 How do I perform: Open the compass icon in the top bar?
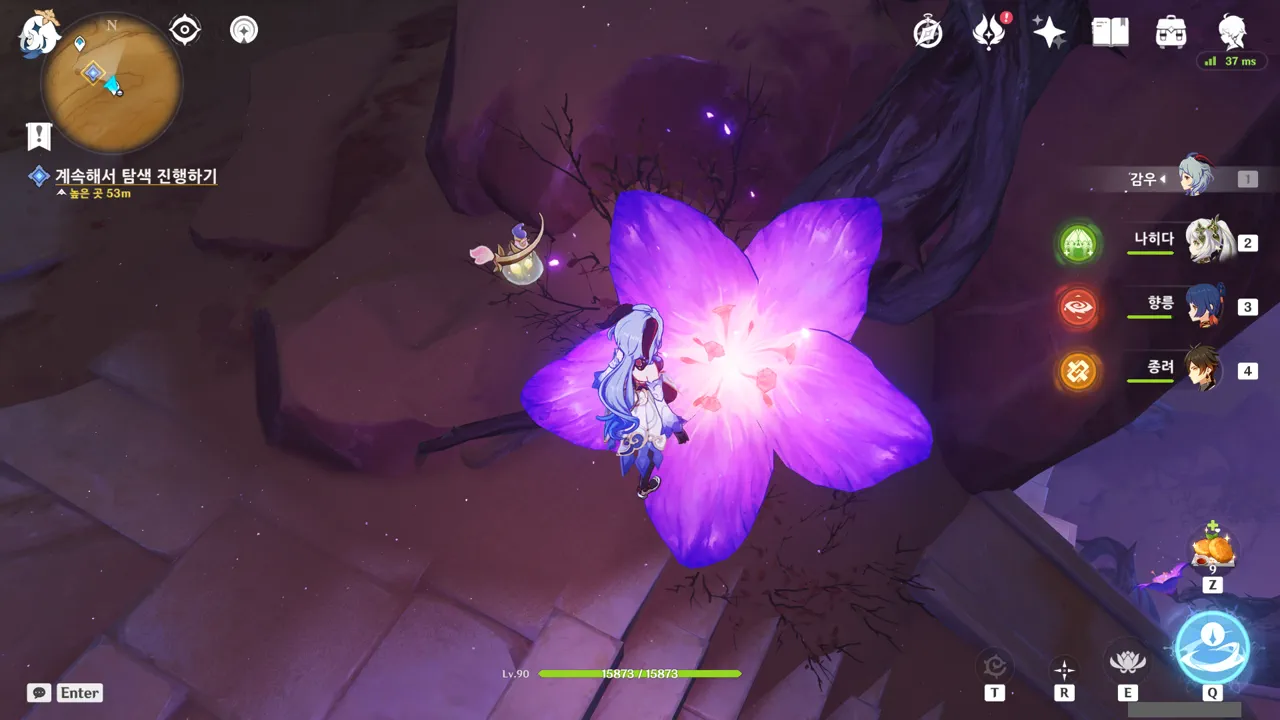point(928,33)
